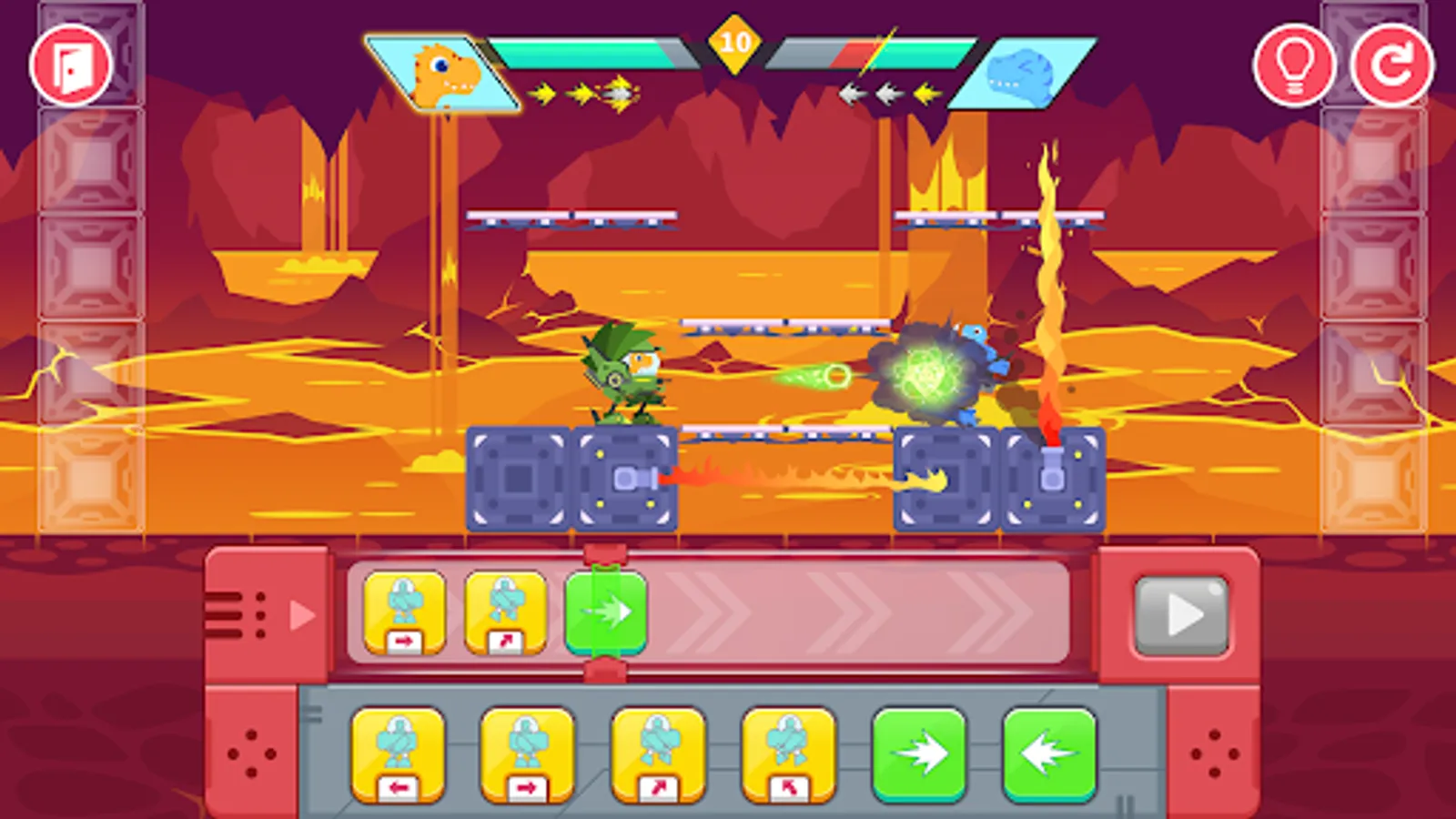Pick the punch-right coding block
This screenshot has width=1456, height=819.
(525, 753)
